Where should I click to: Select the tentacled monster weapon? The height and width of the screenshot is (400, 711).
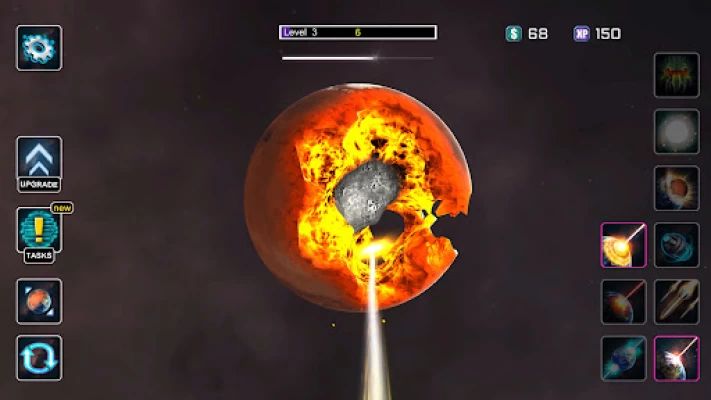point(676,75)
